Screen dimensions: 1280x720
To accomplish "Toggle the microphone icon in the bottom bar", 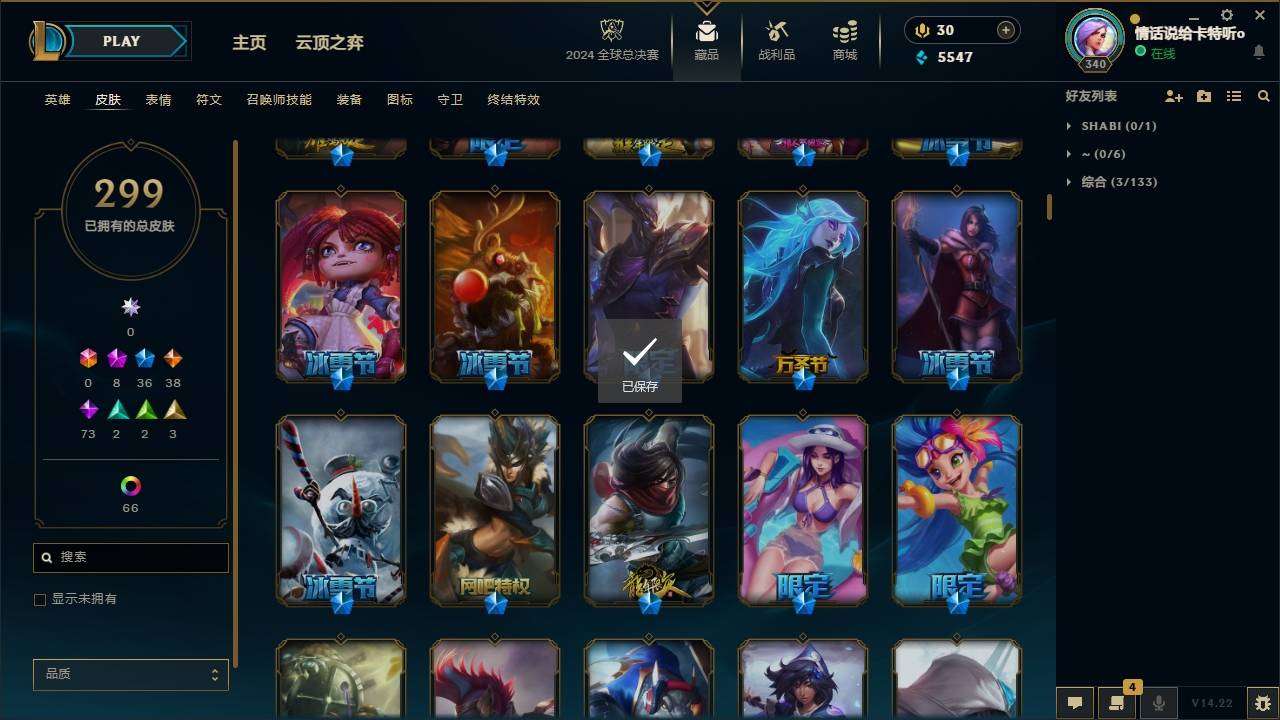I will [1157, 702].
